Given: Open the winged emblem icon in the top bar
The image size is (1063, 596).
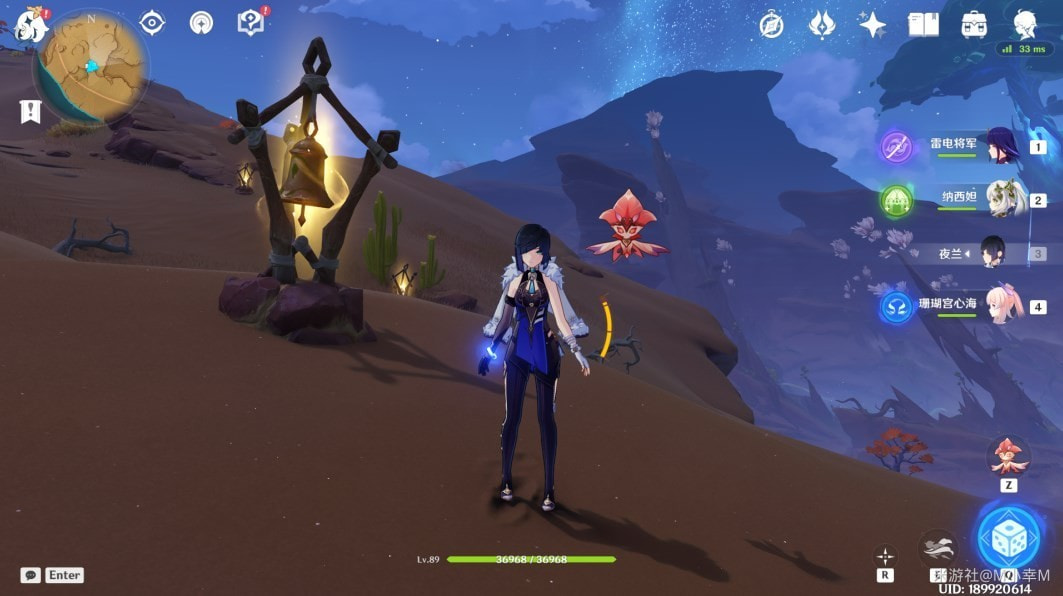Looking at the screenshot, I should pos(822,25).
